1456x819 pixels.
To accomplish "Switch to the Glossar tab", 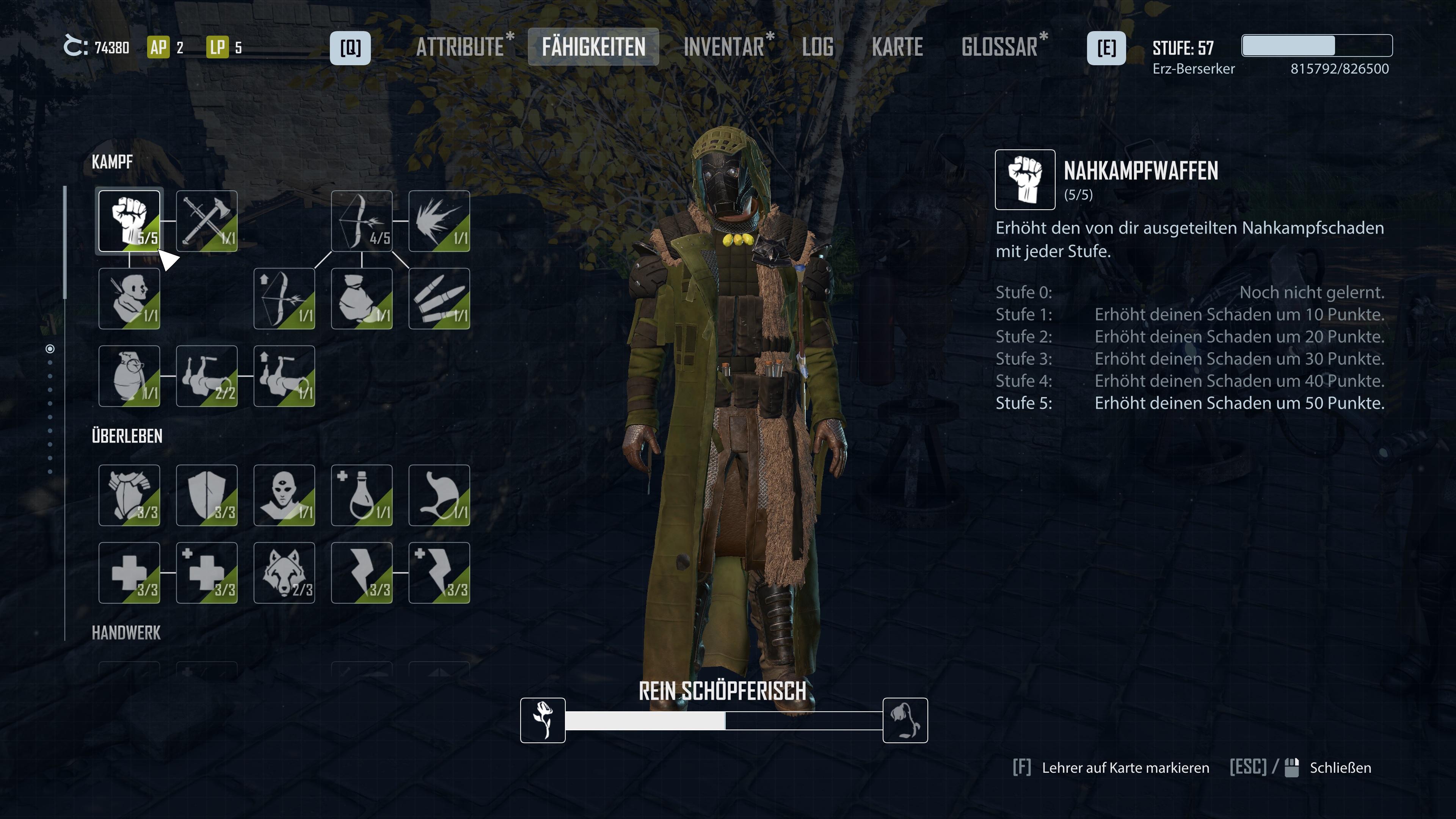I will [x=999, y=47].
